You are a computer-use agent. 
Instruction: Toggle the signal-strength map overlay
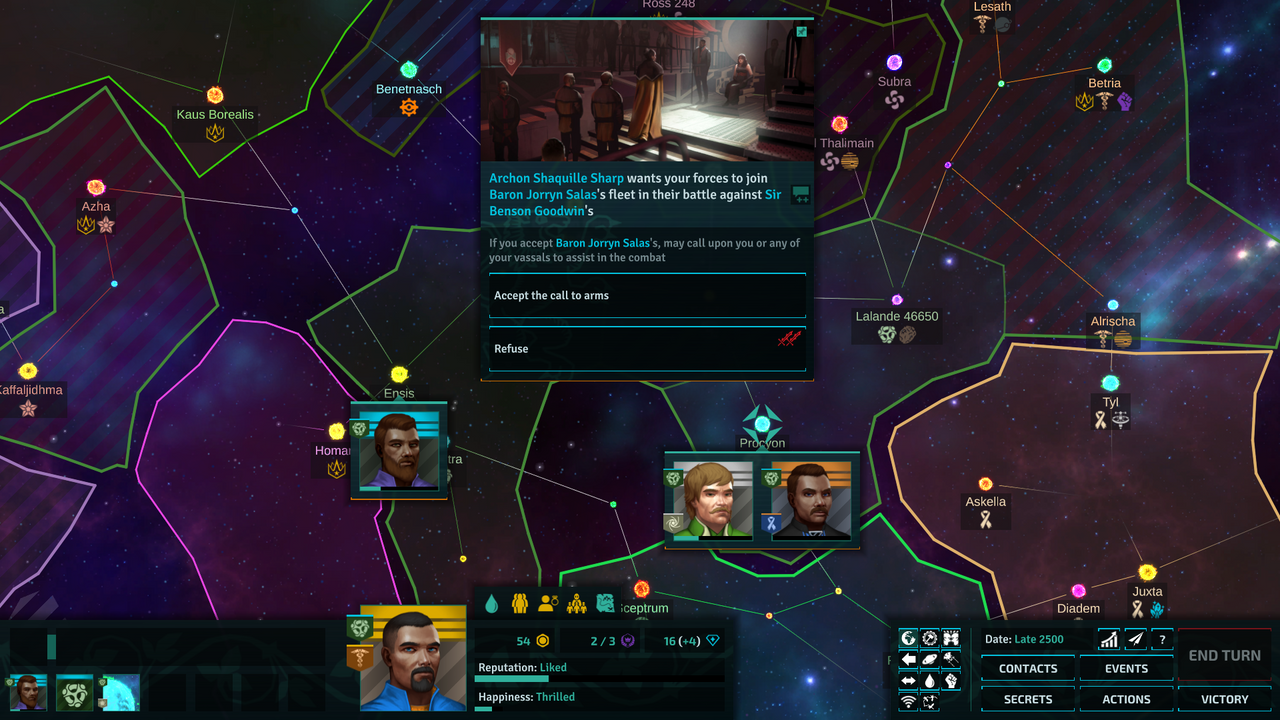pos(907,699)
